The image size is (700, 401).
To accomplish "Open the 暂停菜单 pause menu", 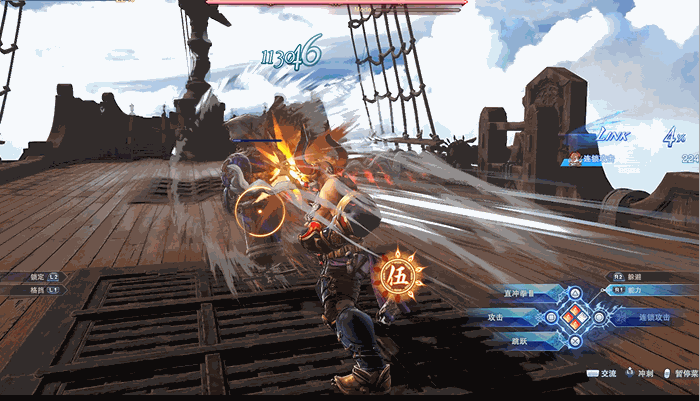I will click(x=682, y=373).
